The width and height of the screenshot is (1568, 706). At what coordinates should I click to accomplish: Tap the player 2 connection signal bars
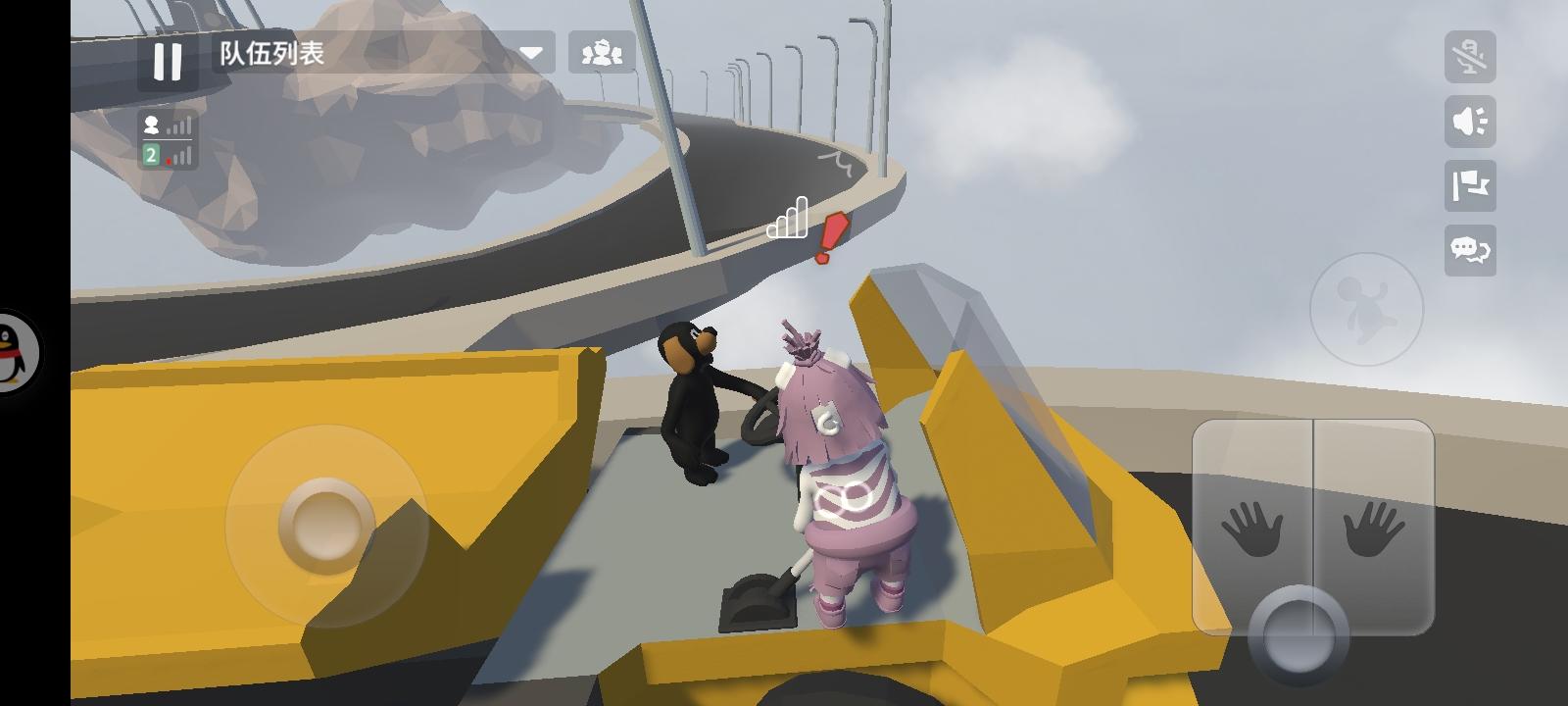click(x=169, y=155)
